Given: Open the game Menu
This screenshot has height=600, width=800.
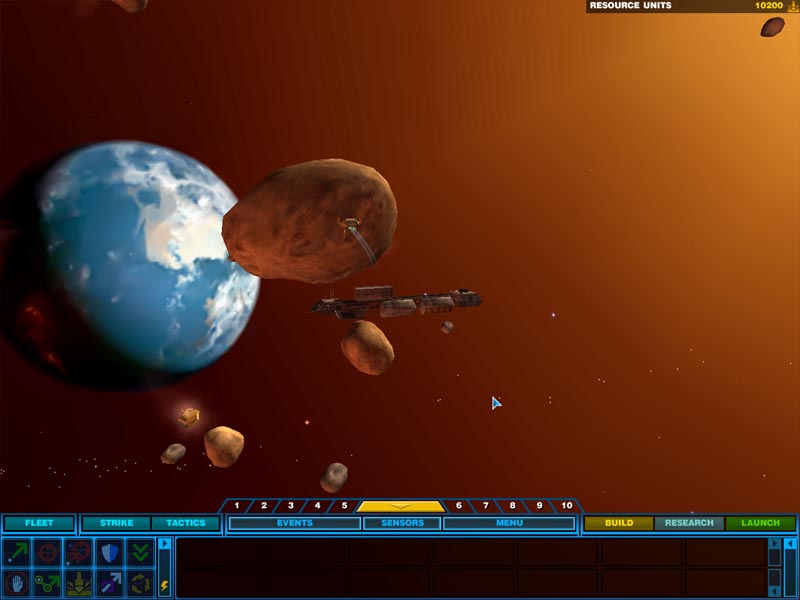Looking at the screenshot, I should [509, 523].
